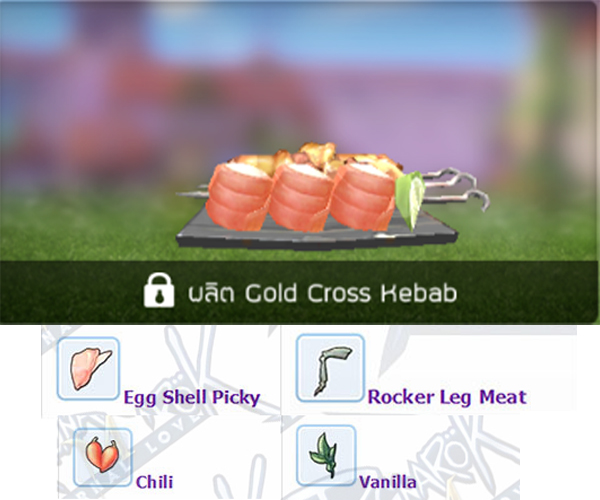Image resolution: width=600 pixels, height=500 pixels.
Task: Click the locked Gold Cross Kebab craft button
Action: click(300, 292)
